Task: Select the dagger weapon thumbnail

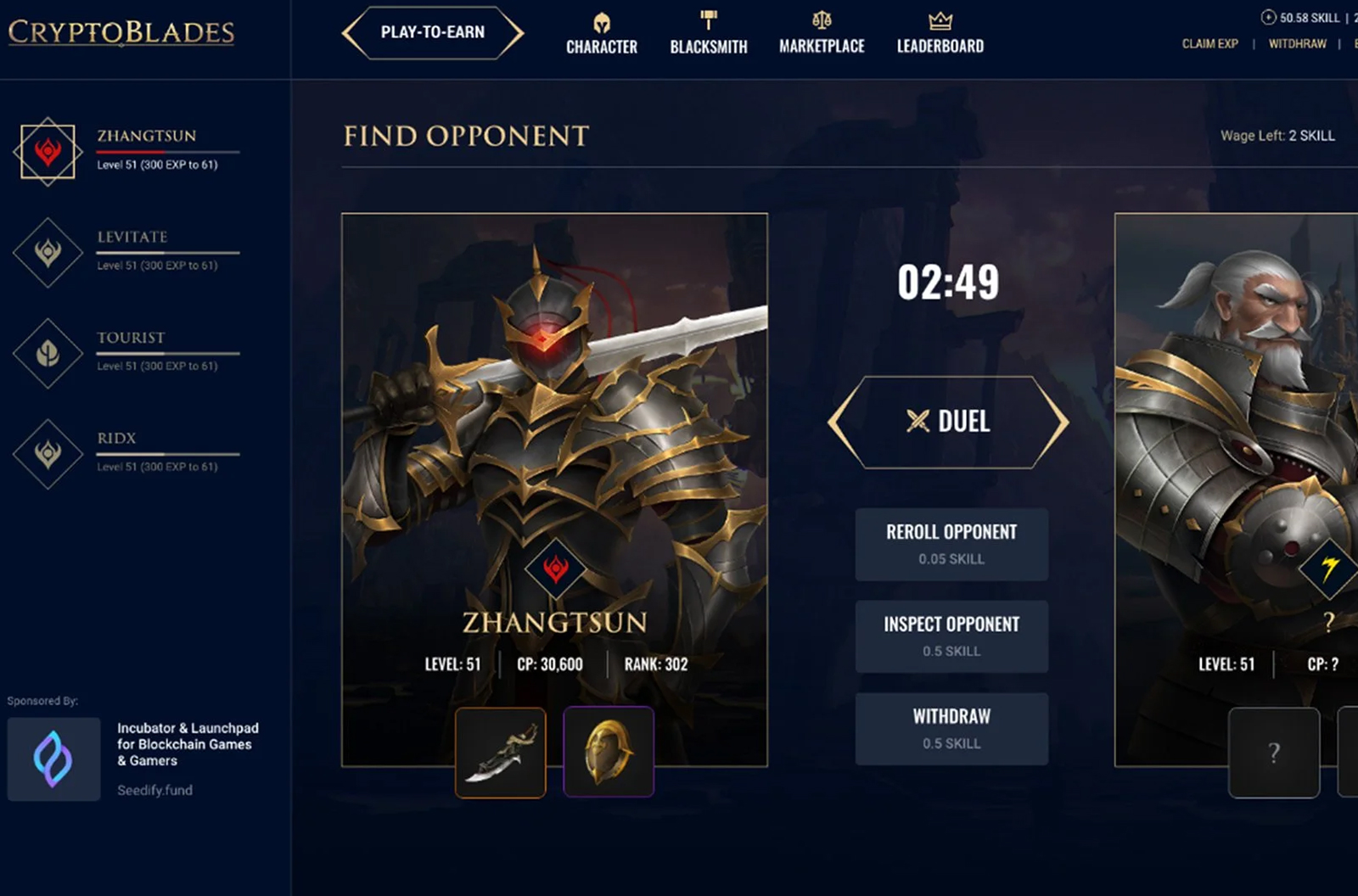Action: [500, 752]
